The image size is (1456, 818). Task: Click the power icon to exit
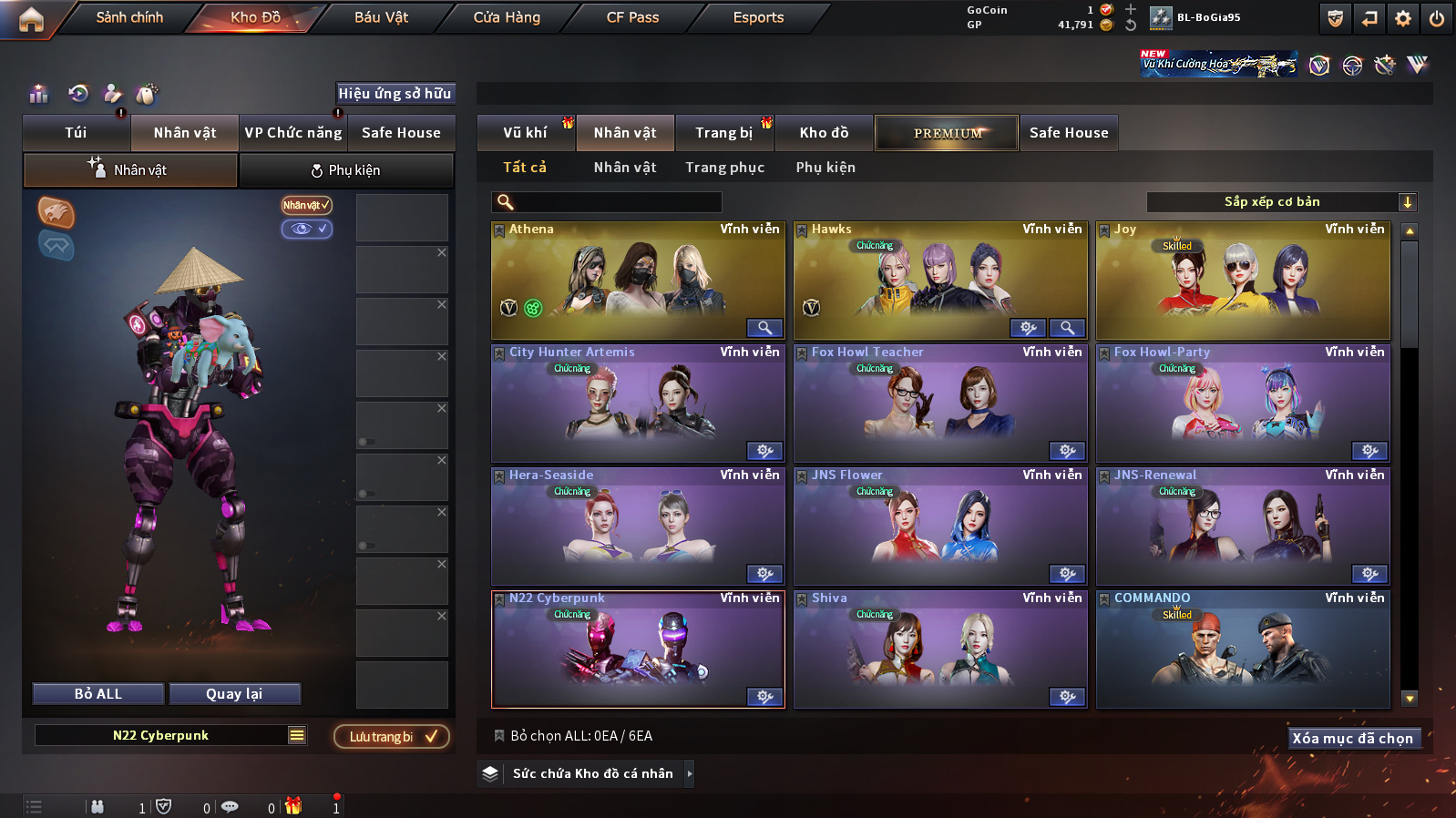[1437, 18]
